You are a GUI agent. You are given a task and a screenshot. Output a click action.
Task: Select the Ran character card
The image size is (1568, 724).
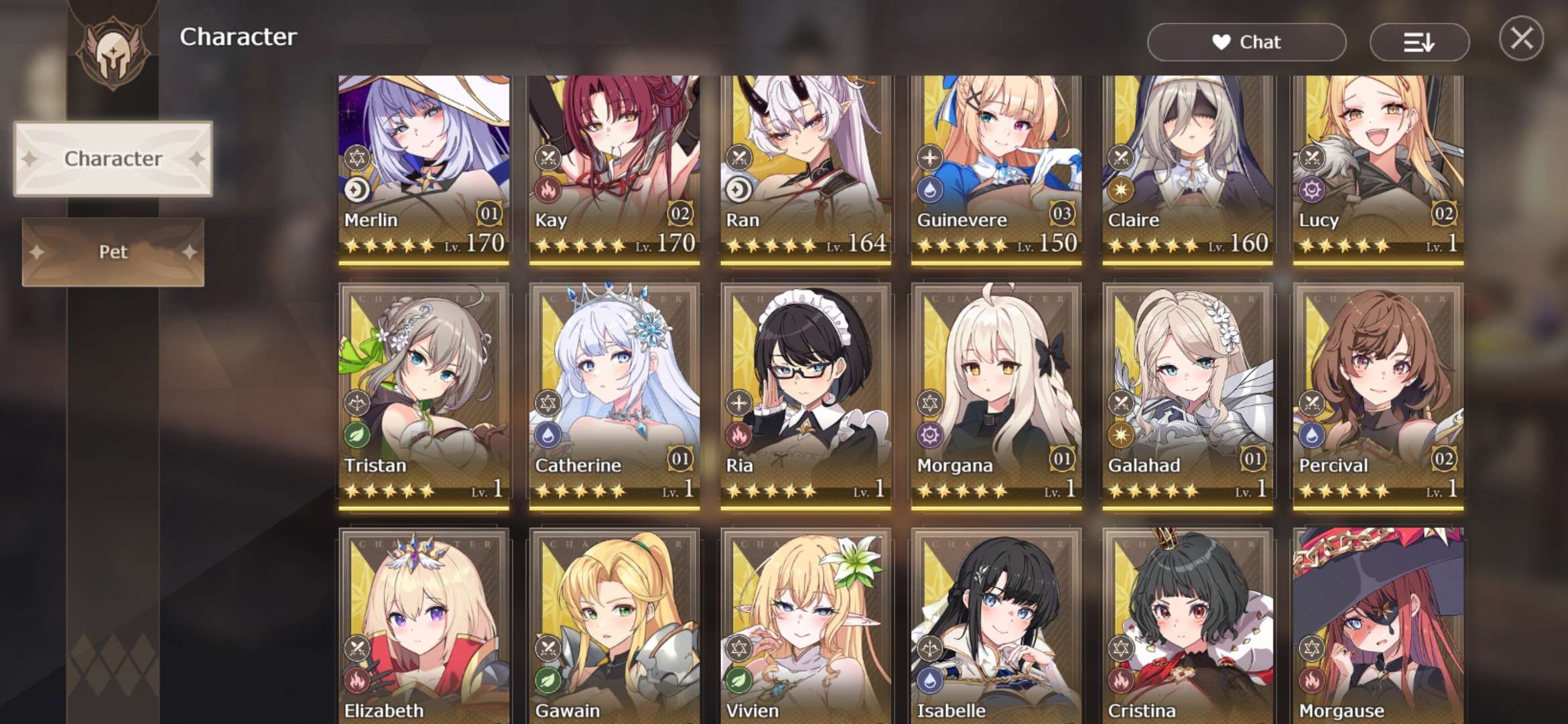tap(805, 168)
